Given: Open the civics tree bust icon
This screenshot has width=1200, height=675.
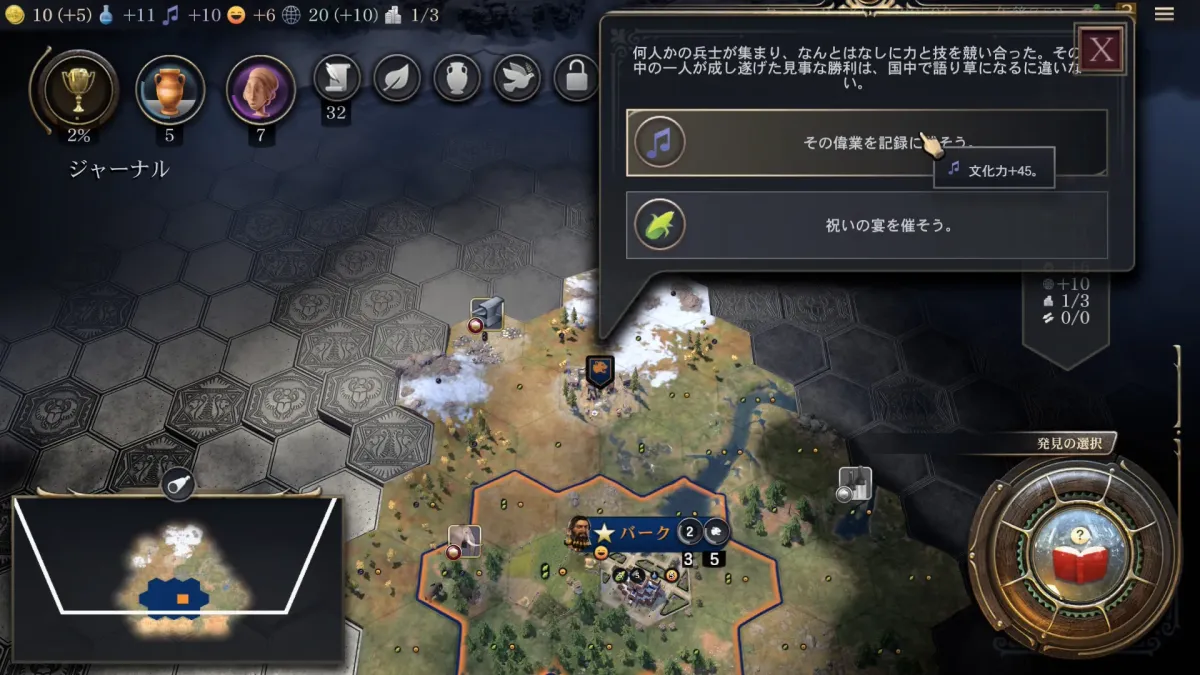Looking at the screenshot, I should coord(261,90).
